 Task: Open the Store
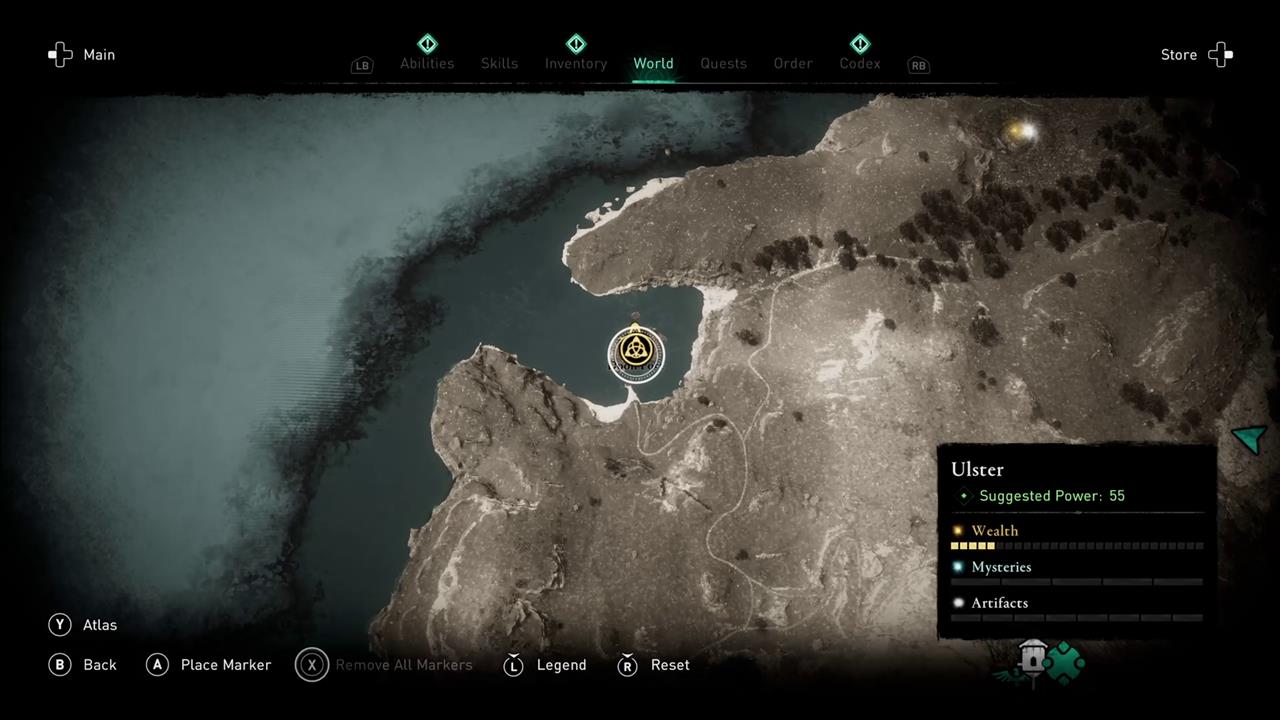(x=1196, y=55)
